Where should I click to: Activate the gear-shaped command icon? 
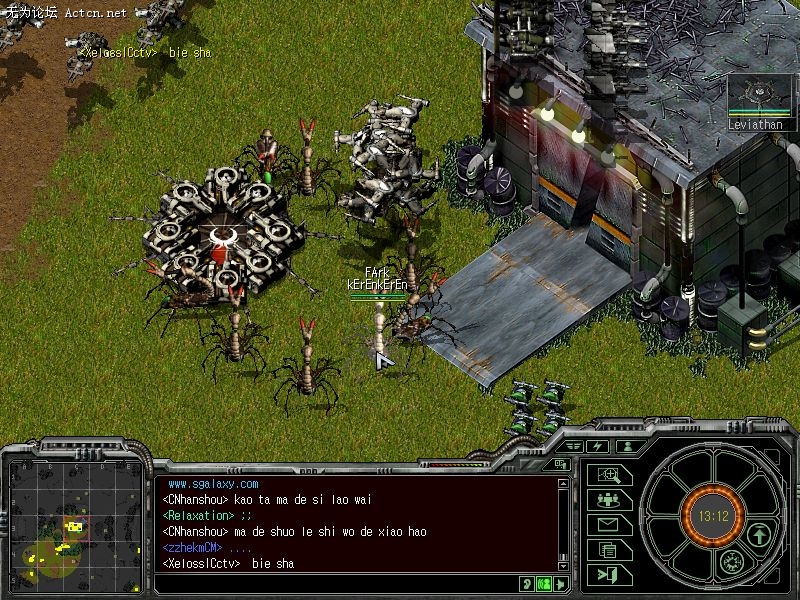click(x=733, y=562)
